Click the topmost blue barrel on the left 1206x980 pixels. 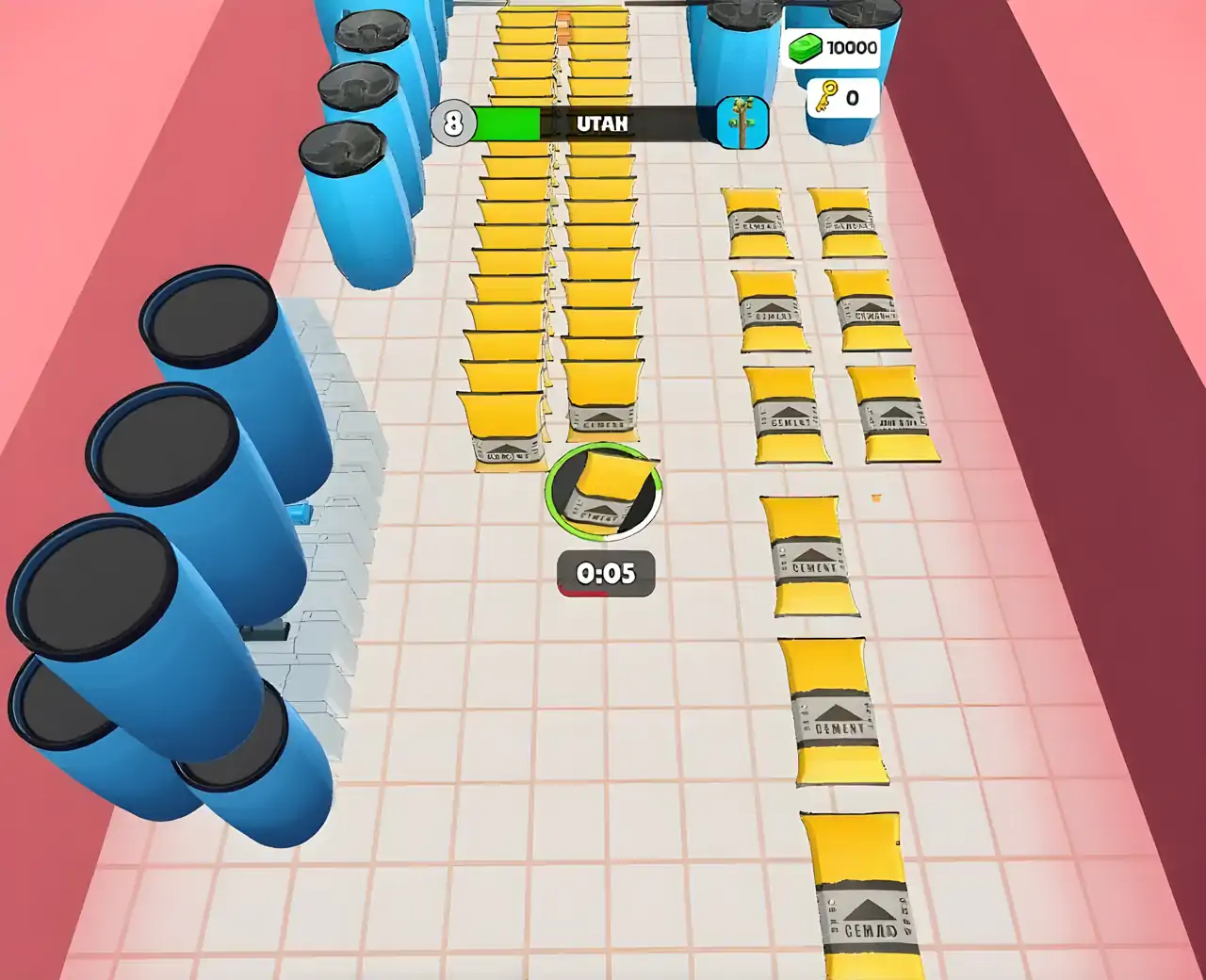(371, 38)
